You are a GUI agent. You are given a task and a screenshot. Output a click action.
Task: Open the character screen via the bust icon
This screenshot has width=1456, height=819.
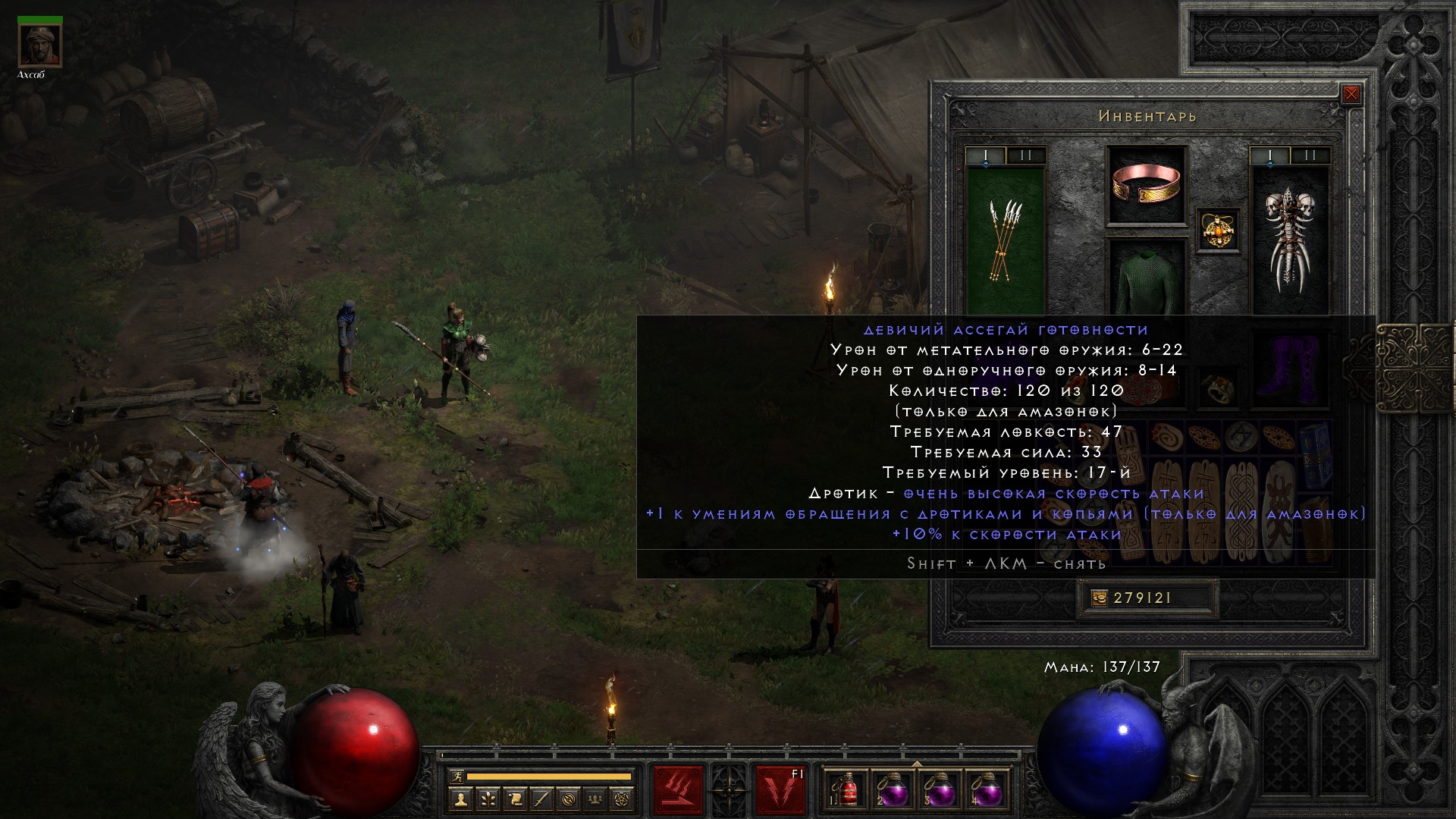coord(460,799)
